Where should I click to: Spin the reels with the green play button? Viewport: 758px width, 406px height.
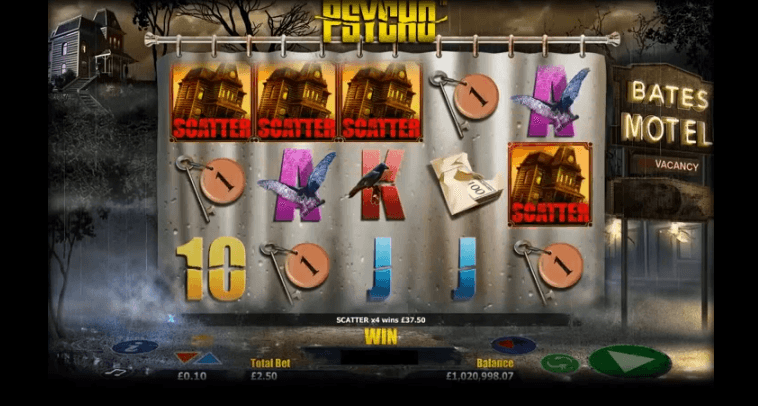[628, 361]
